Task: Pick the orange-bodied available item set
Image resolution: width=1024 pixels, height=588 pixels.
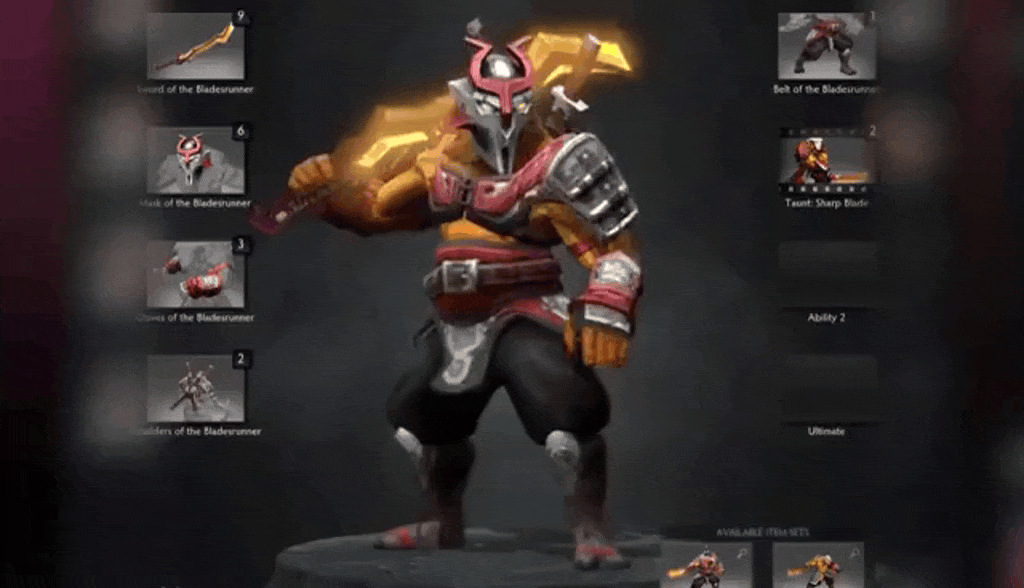Action: click(x=818, y=566)
